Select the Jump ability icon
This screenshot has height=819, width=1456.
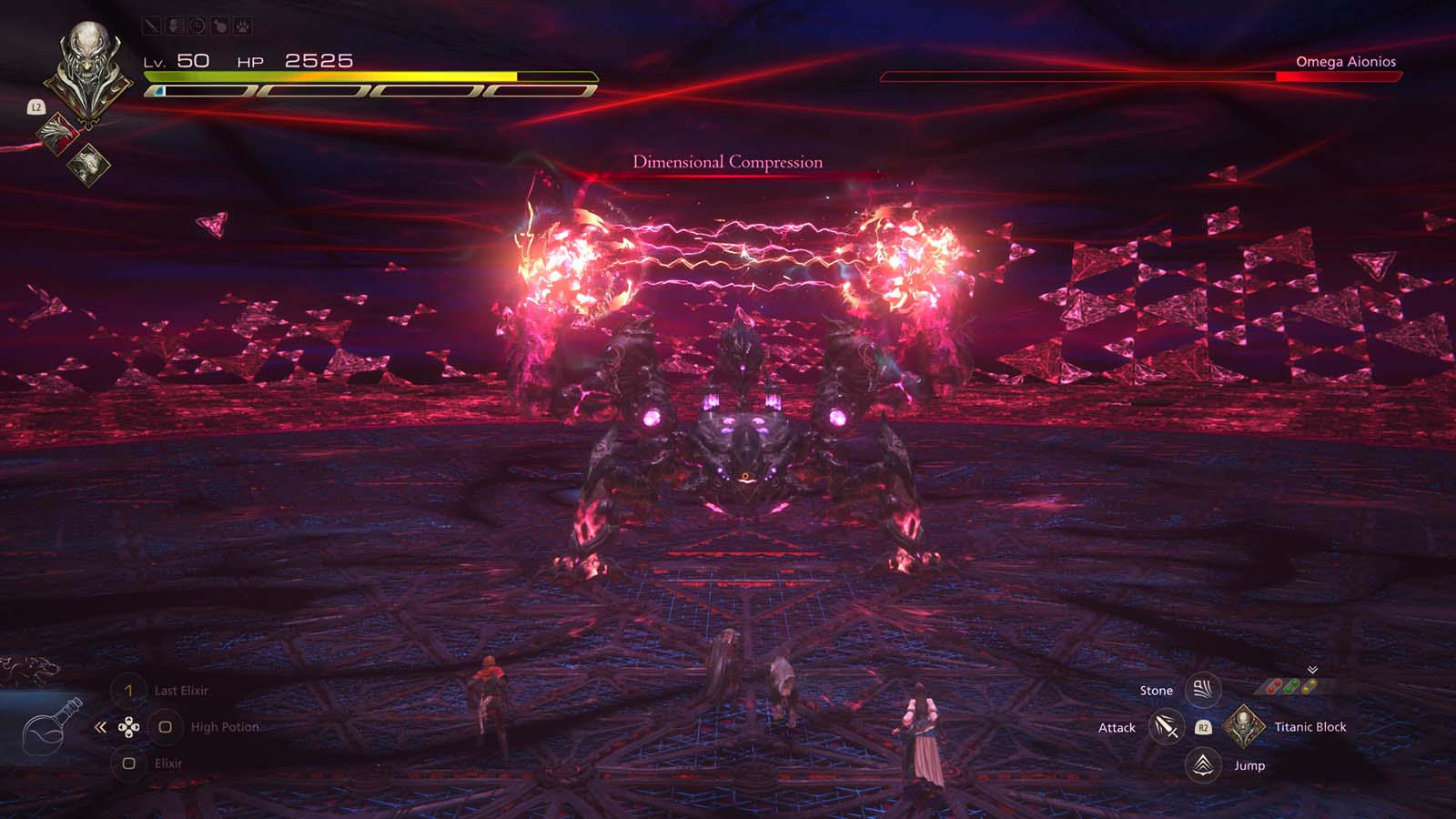[x=1203, y=765]
